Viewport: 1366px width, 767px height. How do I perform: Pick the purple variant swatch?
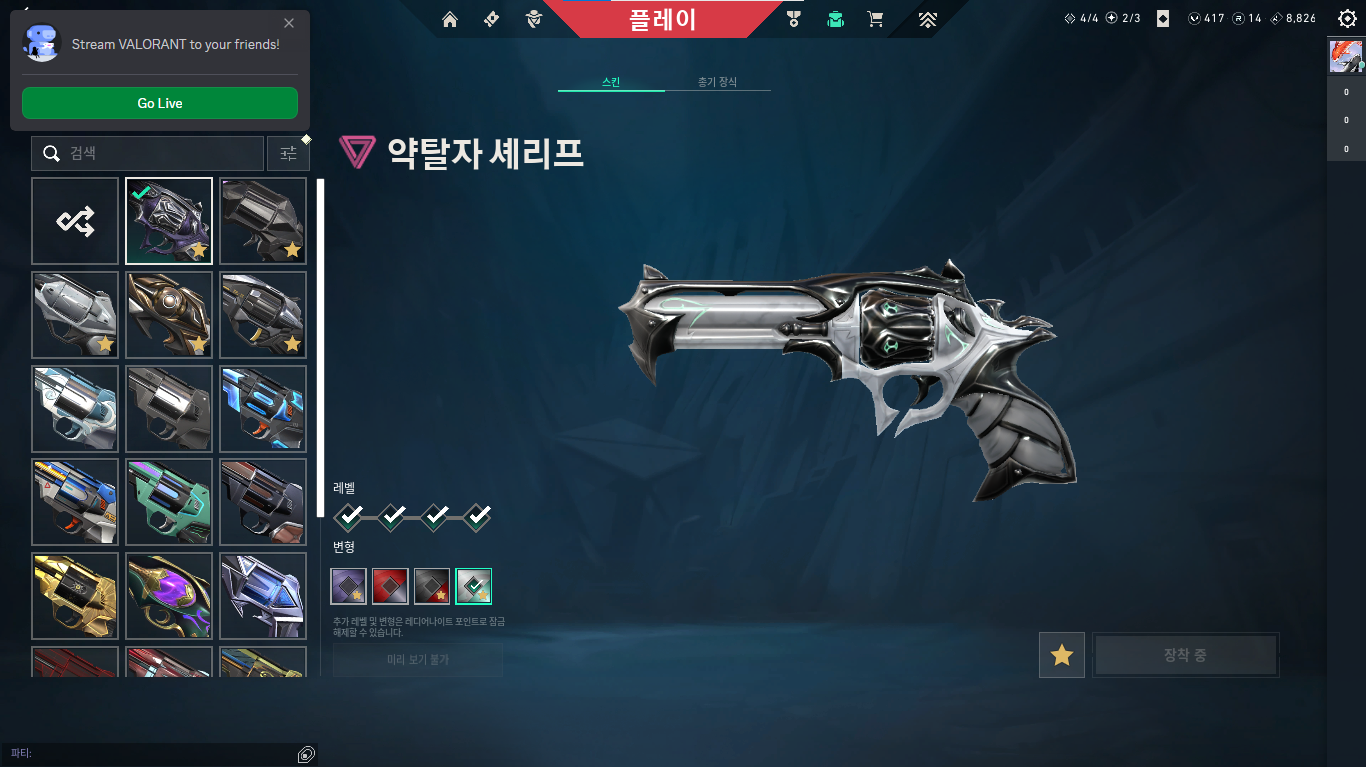point(349,586)
